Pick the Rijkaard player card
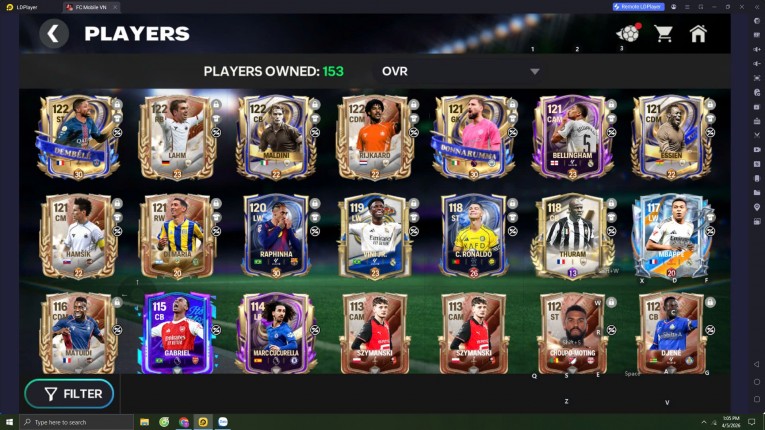The height and width of the screenshot is (430, 765). 373,137
